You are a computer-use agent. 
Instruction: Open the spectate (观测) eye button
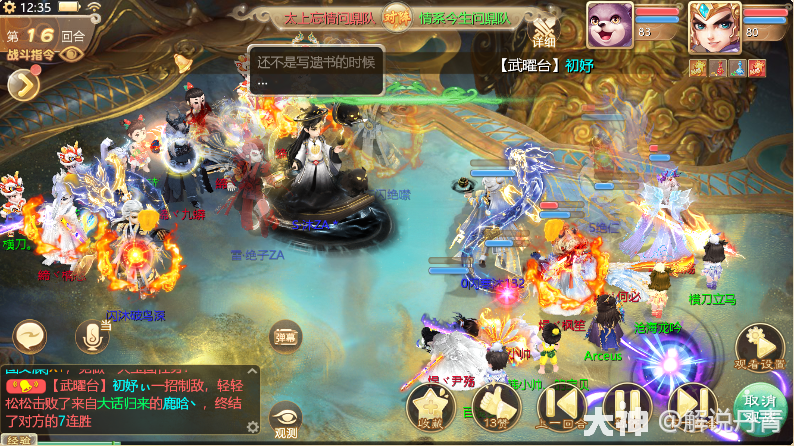point(286,418)
